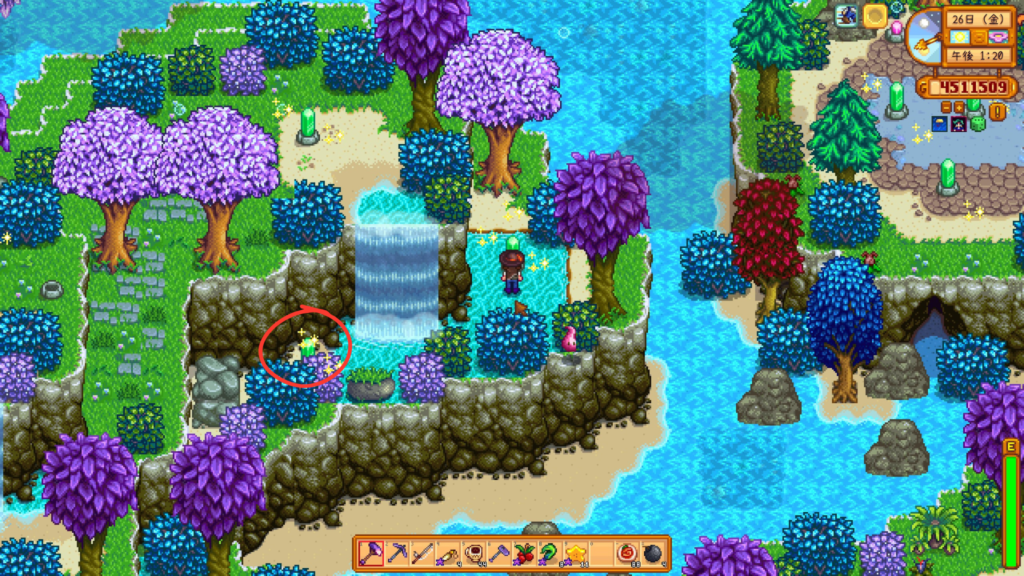Click the yellow ring buff icon
This screenshot has height=576, width=1024.
tap(876, 15)
